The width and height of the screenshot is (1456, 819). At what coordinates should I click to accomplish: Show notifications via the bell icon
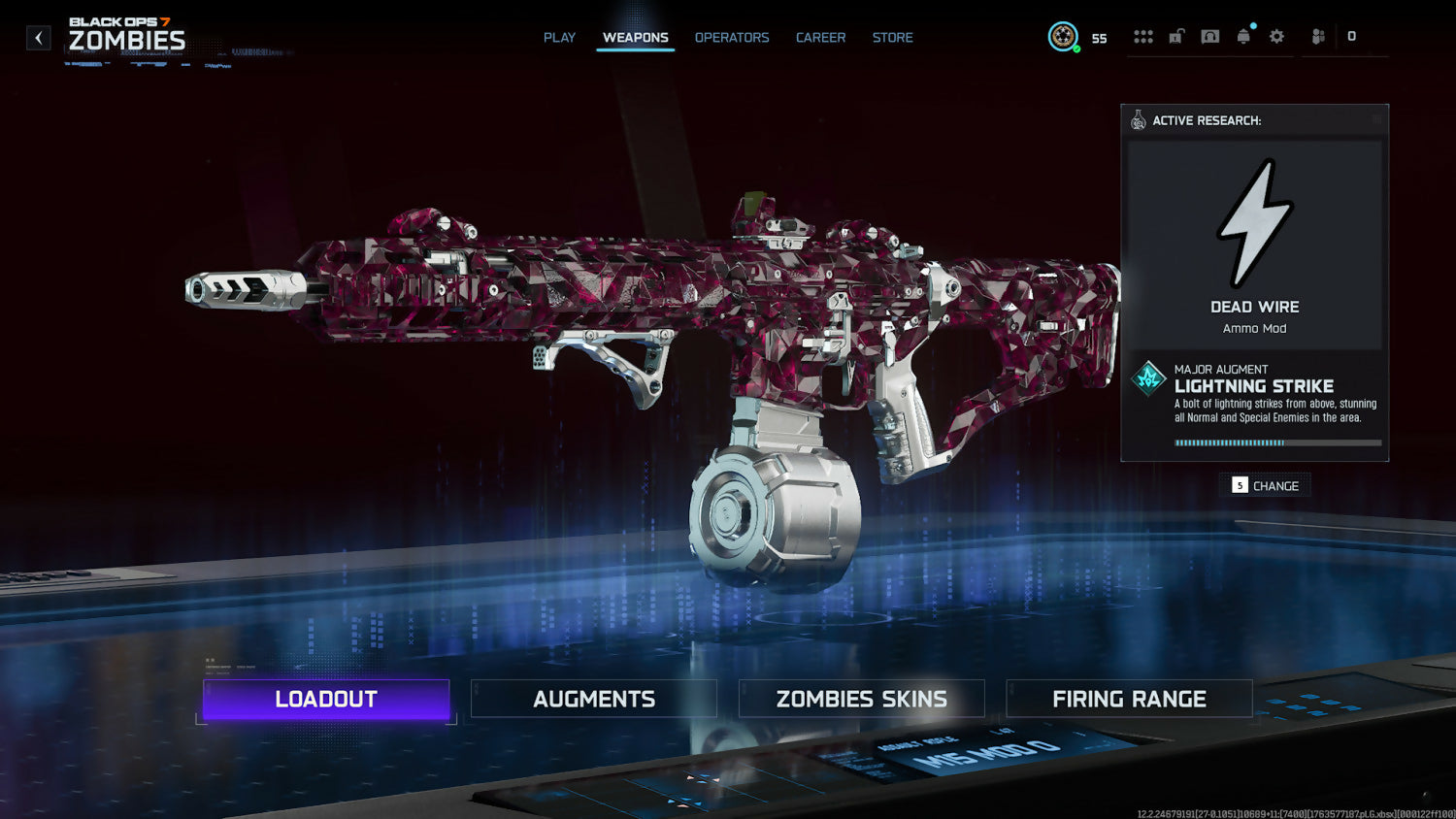click(x=1243, y=37)
